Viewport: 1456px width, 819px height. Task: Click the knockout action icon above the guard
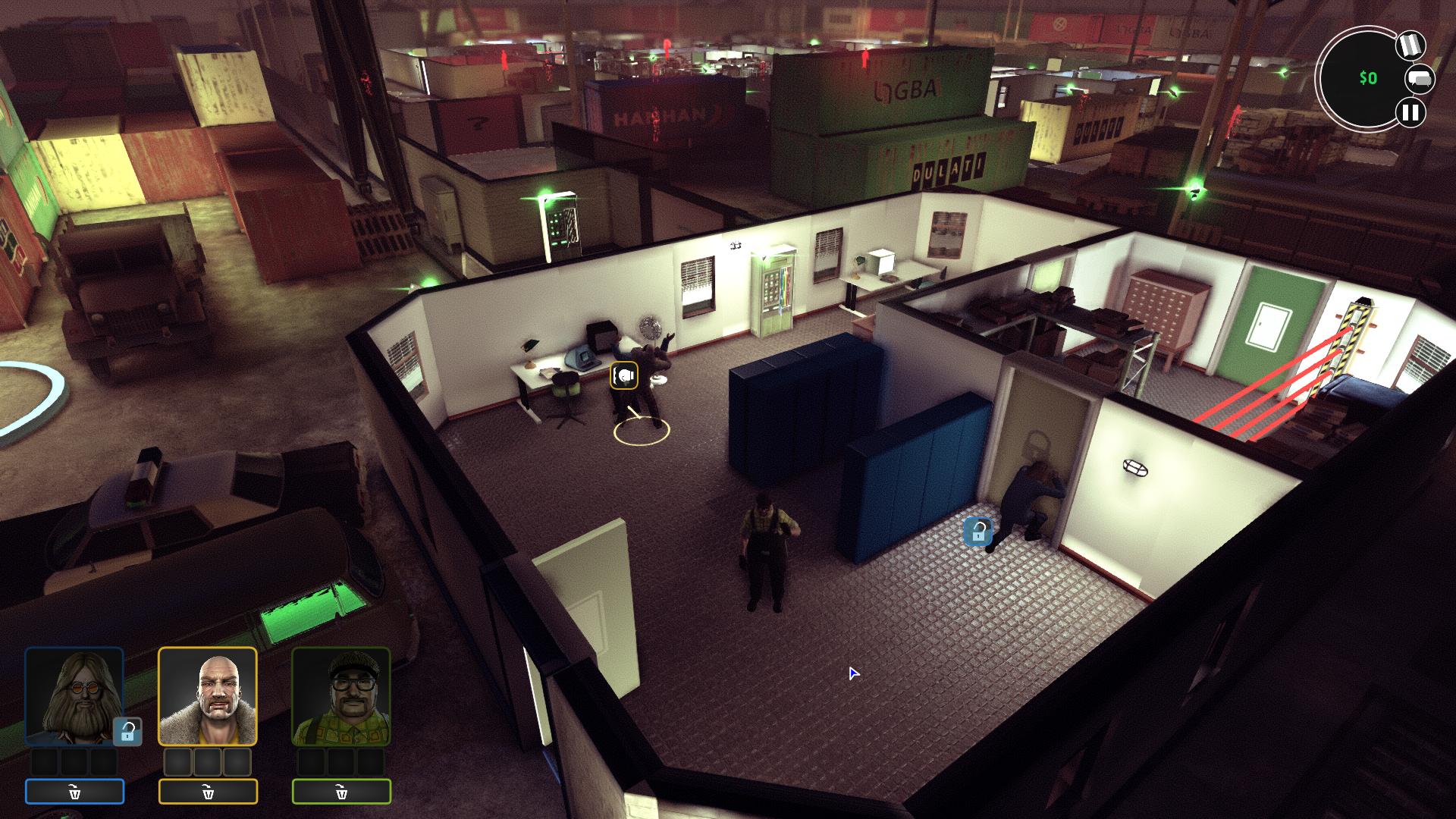(x=624, y=375)
